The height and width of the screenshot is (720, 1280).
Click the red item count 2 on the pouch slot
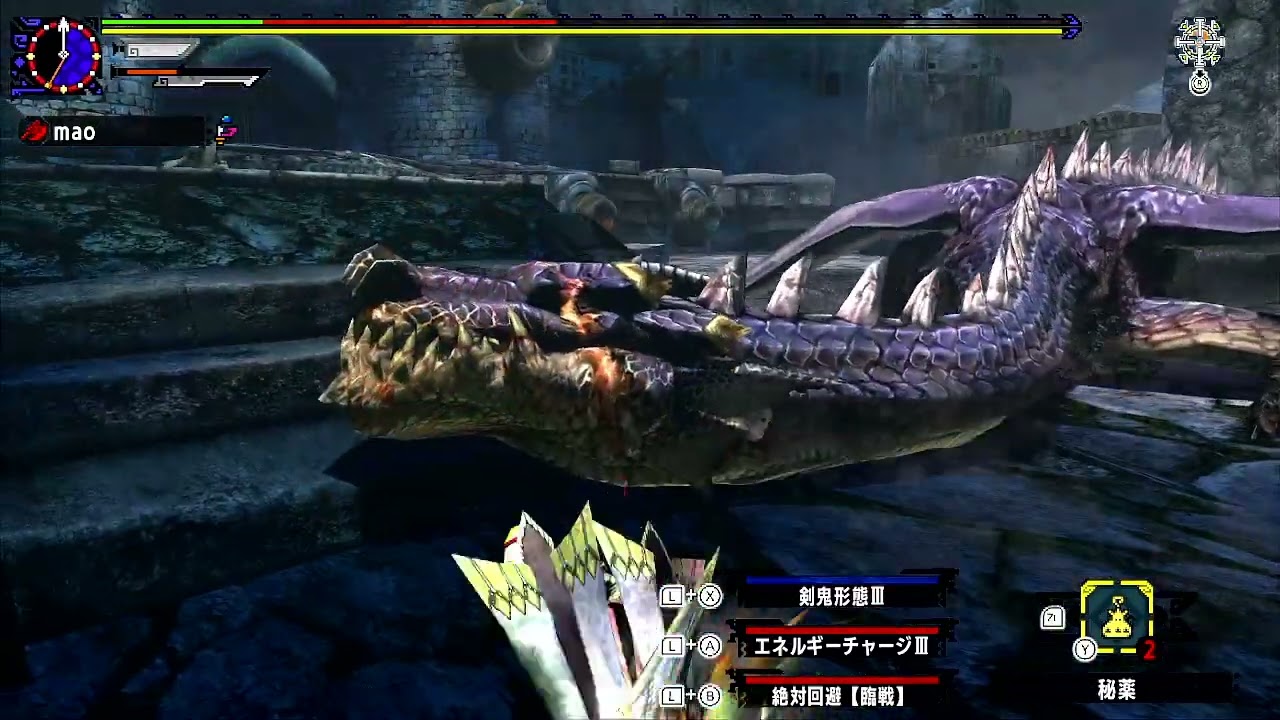click(x=1150, y=650)
